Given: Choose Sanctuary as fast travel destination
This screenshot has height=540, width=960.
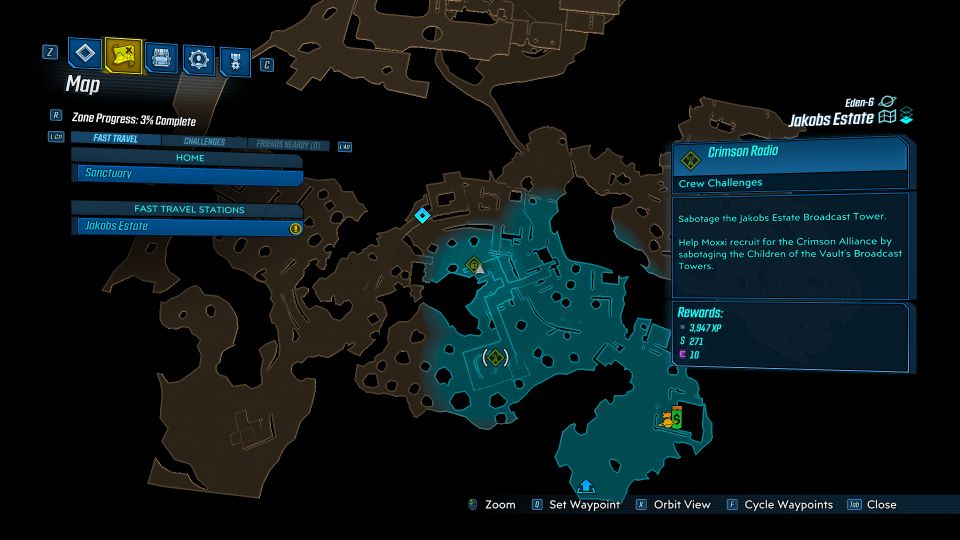Looking at the screenshot, I should pos(189,174).
